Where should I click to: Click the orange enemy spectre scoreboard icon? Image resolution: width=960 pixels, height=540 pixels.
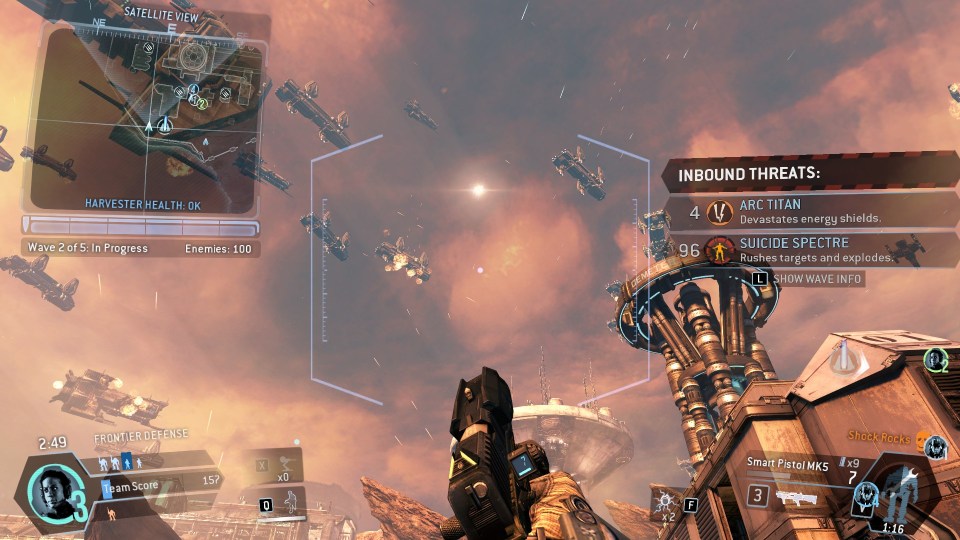111,513
